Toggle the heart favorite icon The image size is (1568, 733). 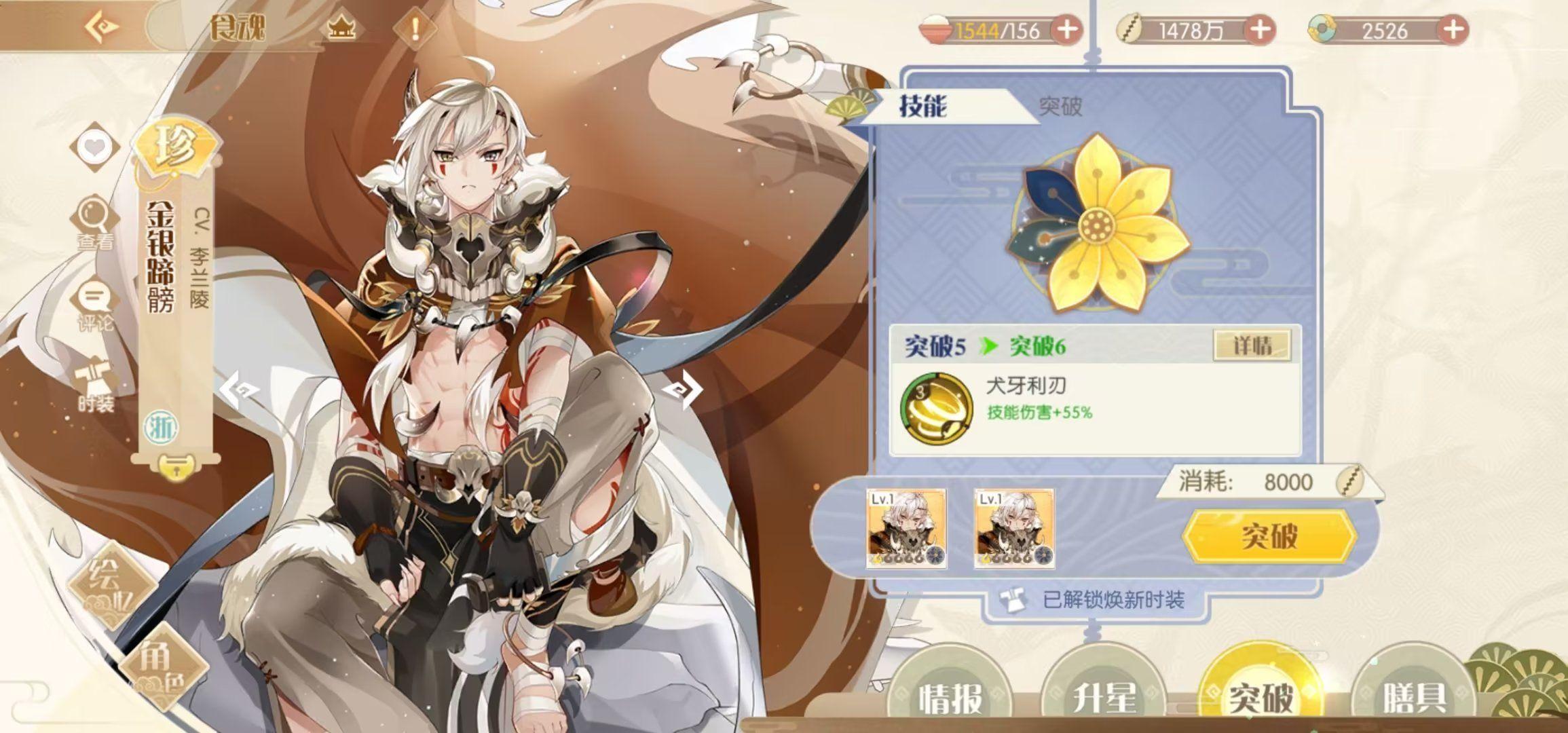click(94, 147)
